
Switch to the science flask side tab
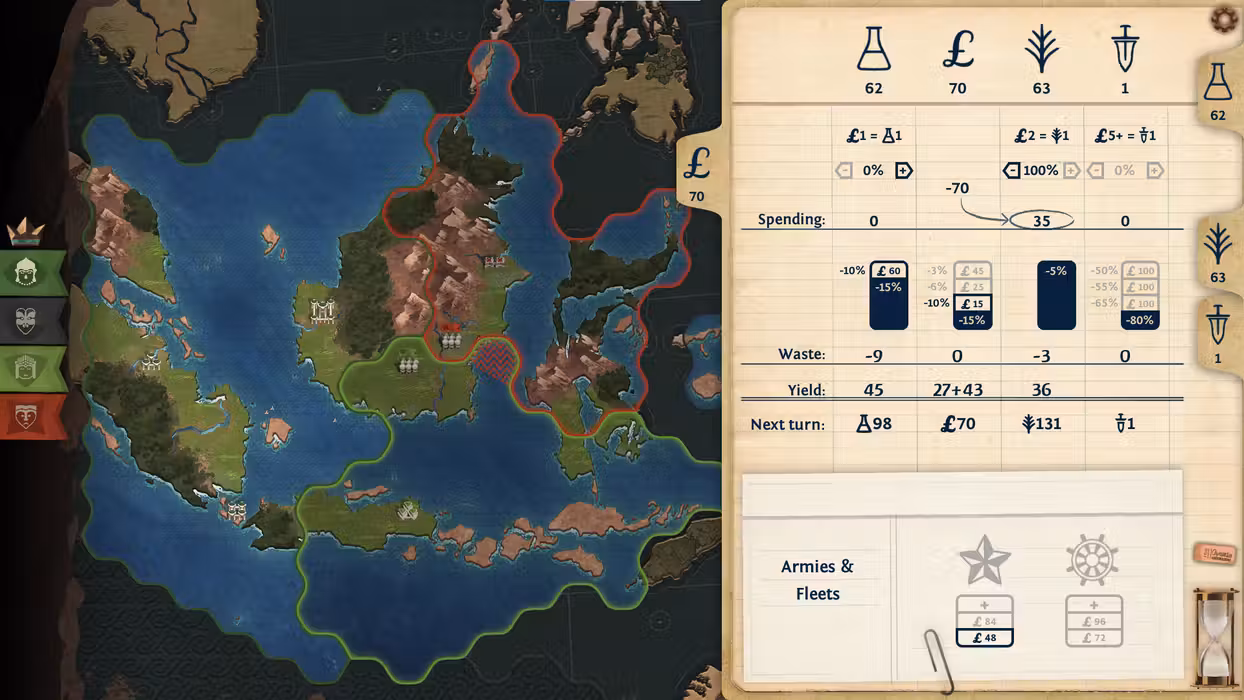(1217, 90)
